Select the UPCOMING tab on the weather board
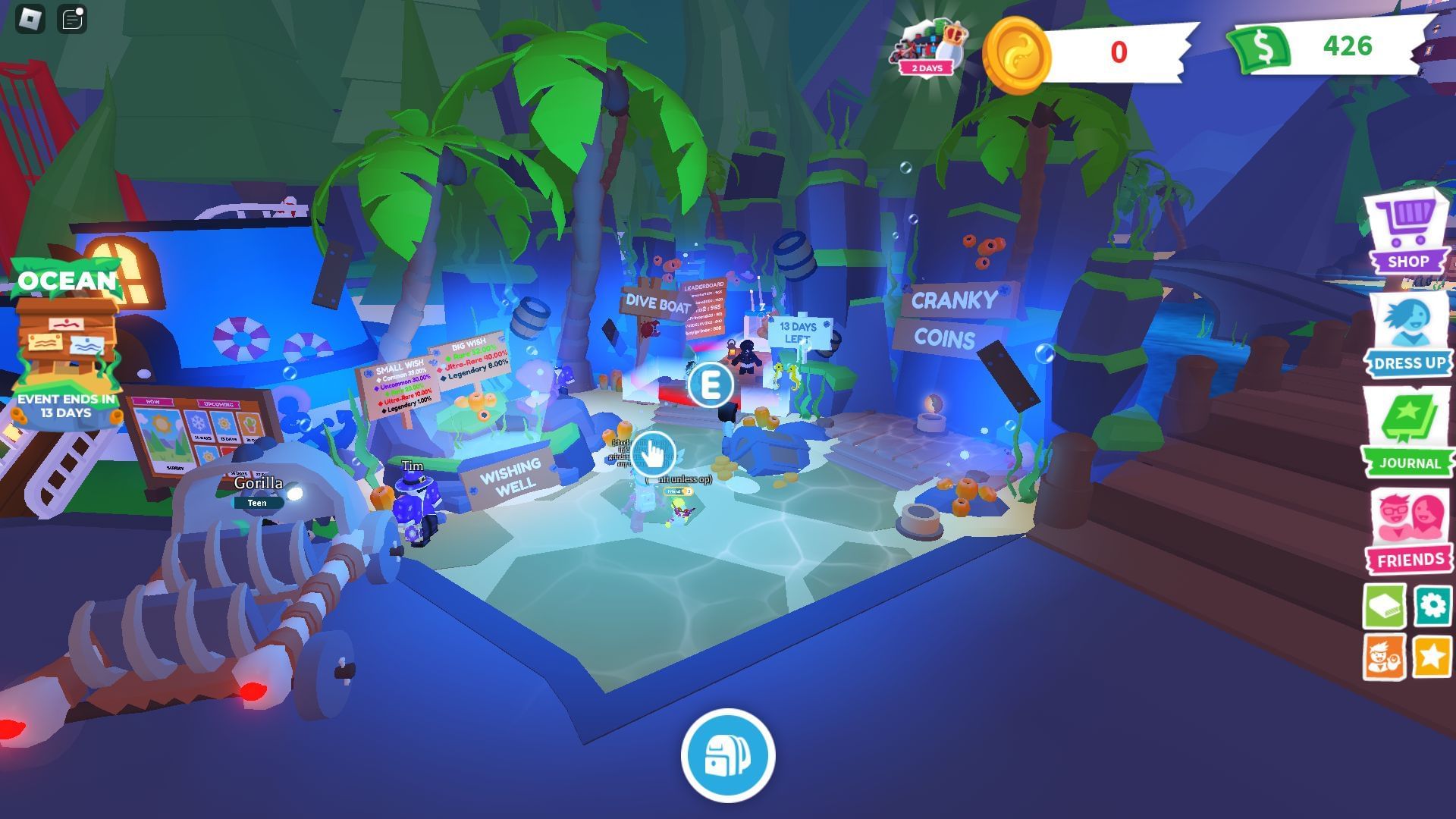1456x819 pixels. coord(217,403)
